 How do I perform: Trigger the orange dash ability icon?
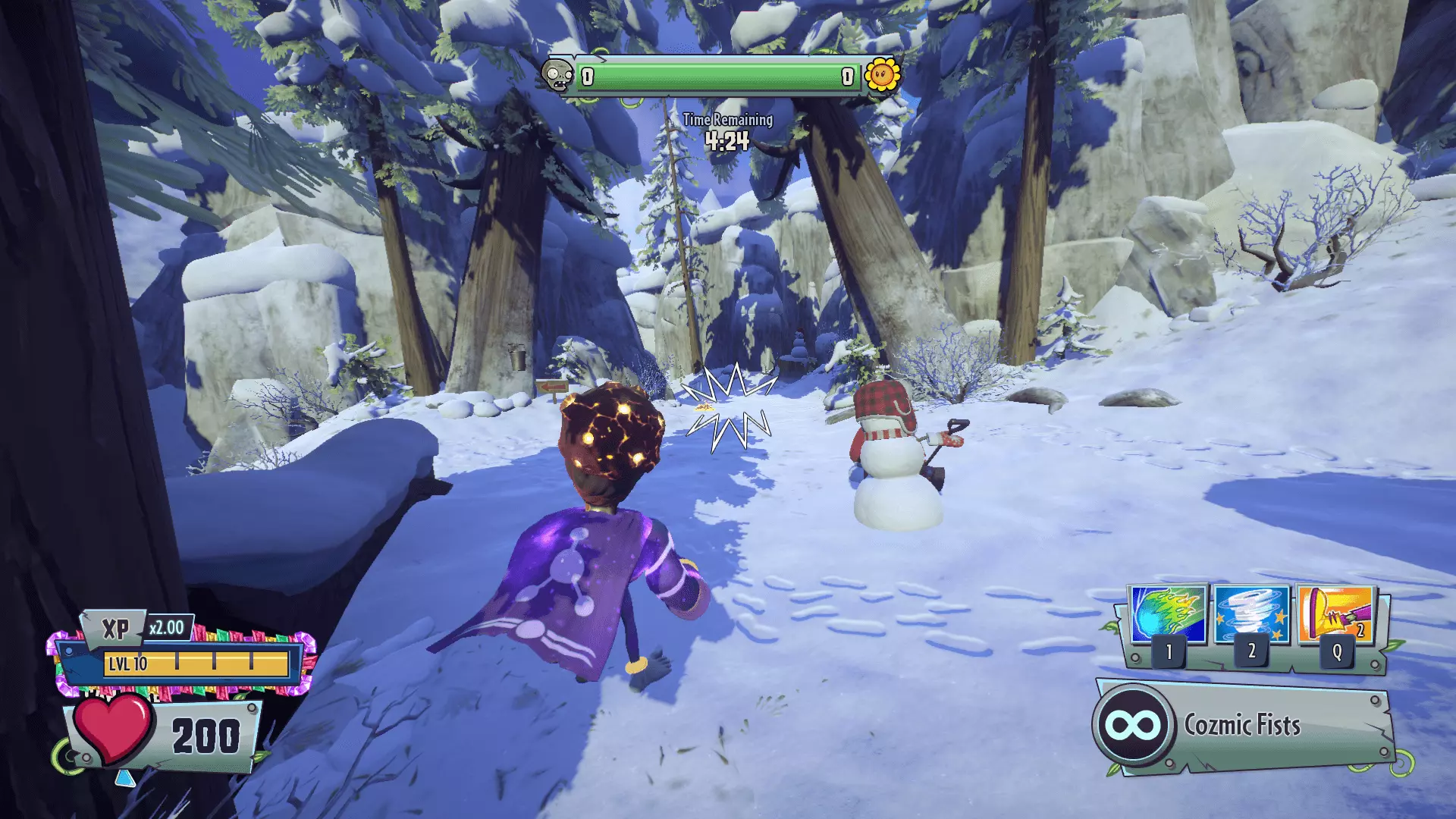coord(1335,614)
